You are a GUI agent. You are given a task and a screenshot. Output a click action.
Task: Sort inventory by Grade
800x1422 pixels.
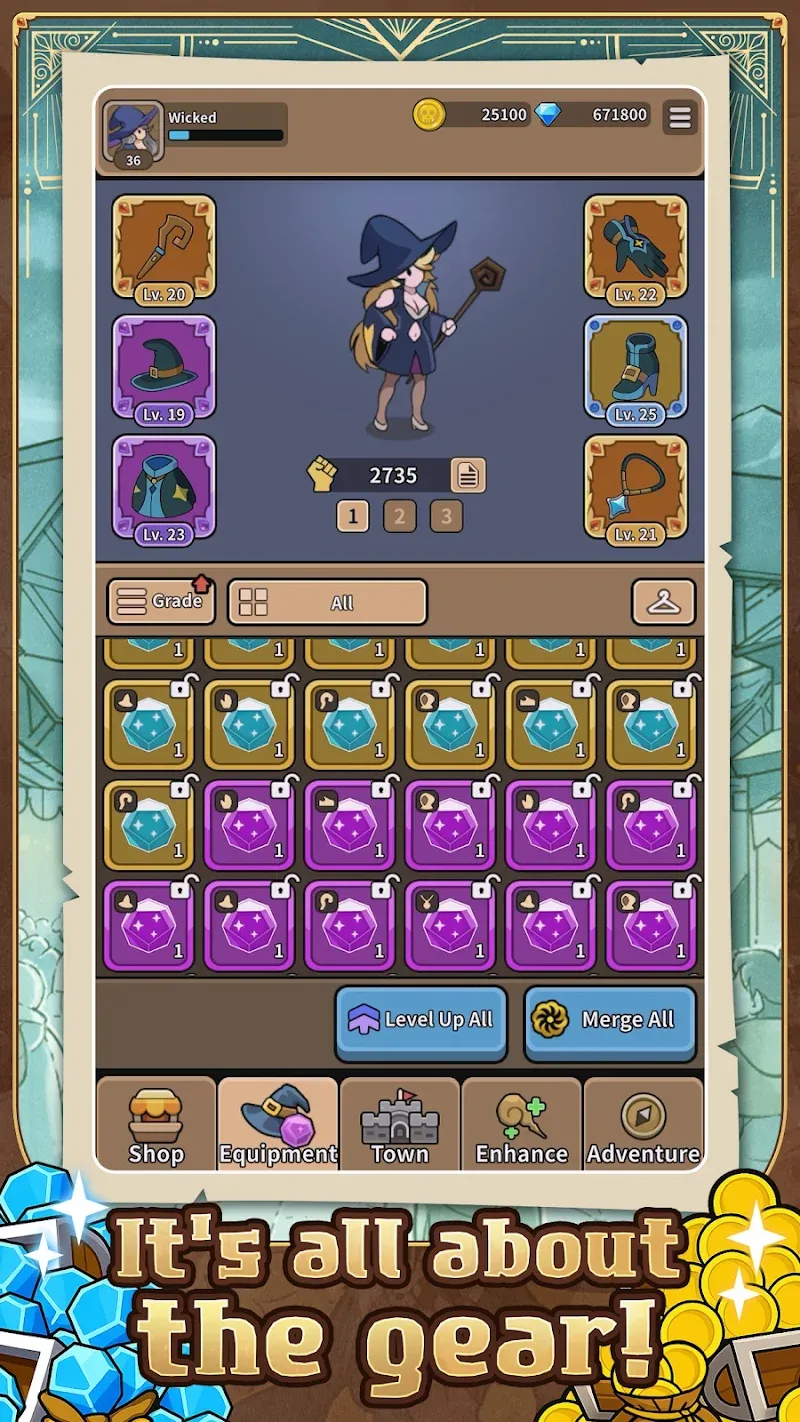[x=161, y=602]
